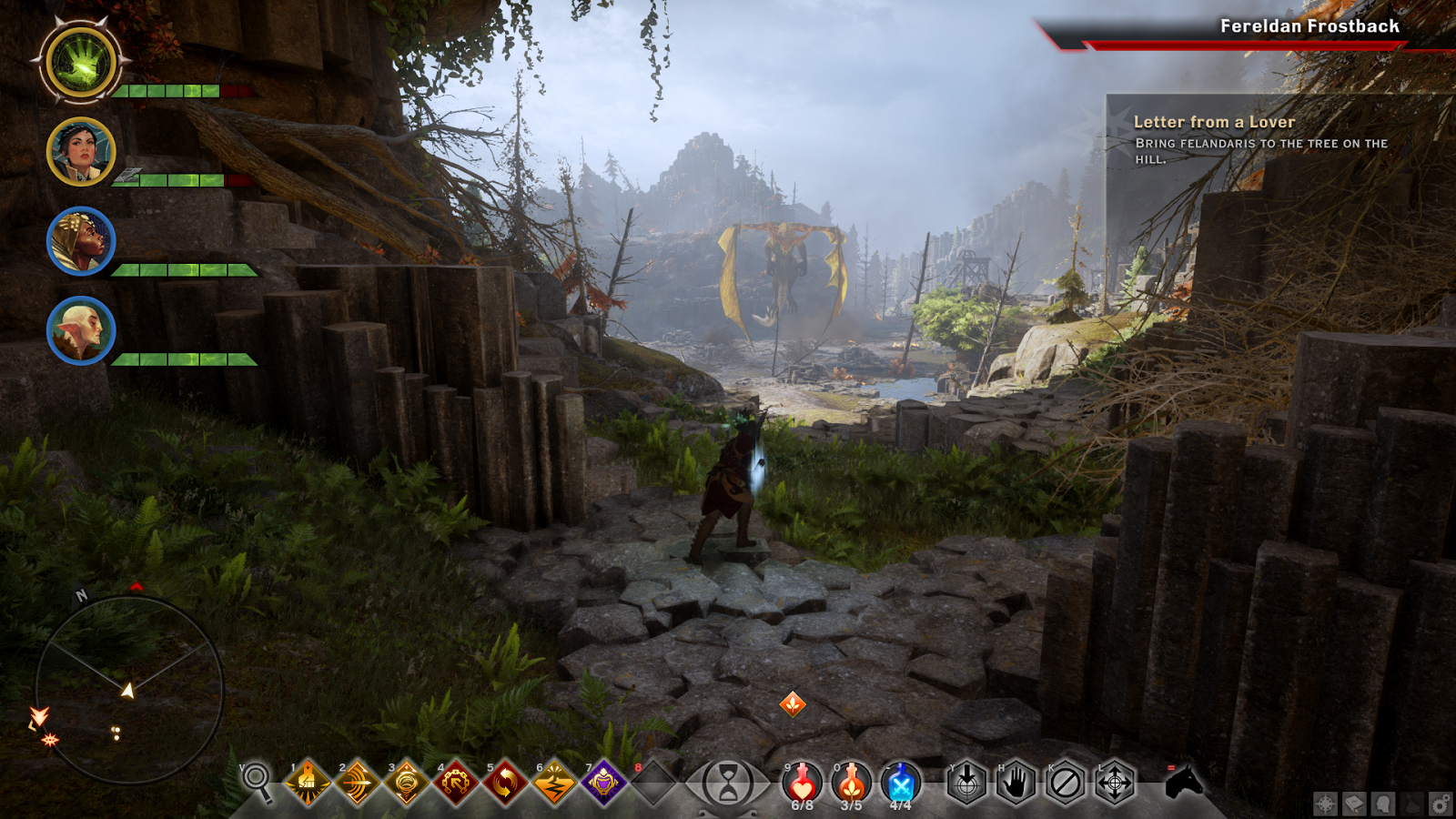1456x819 pixels.
Task: Click the magnifying glass search icon
Action: (257, 780)
